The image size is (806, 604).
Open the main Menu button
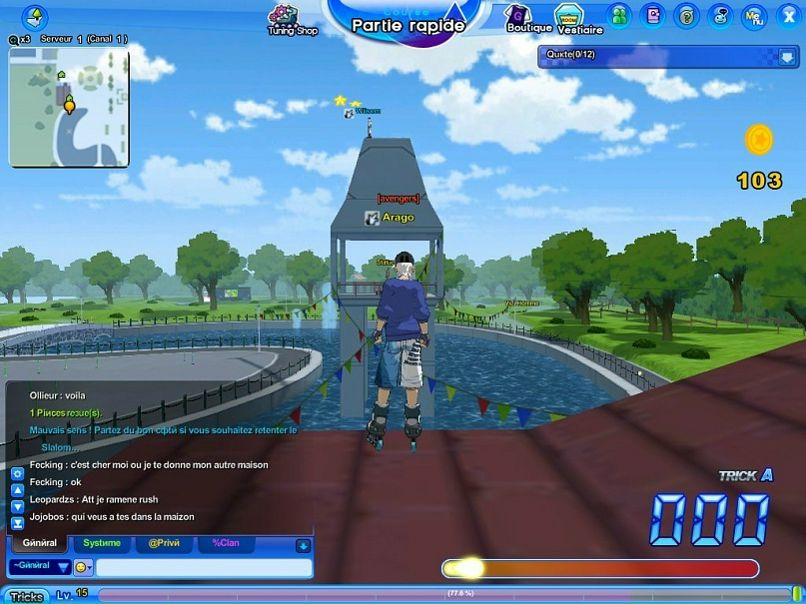pos(754,15)
